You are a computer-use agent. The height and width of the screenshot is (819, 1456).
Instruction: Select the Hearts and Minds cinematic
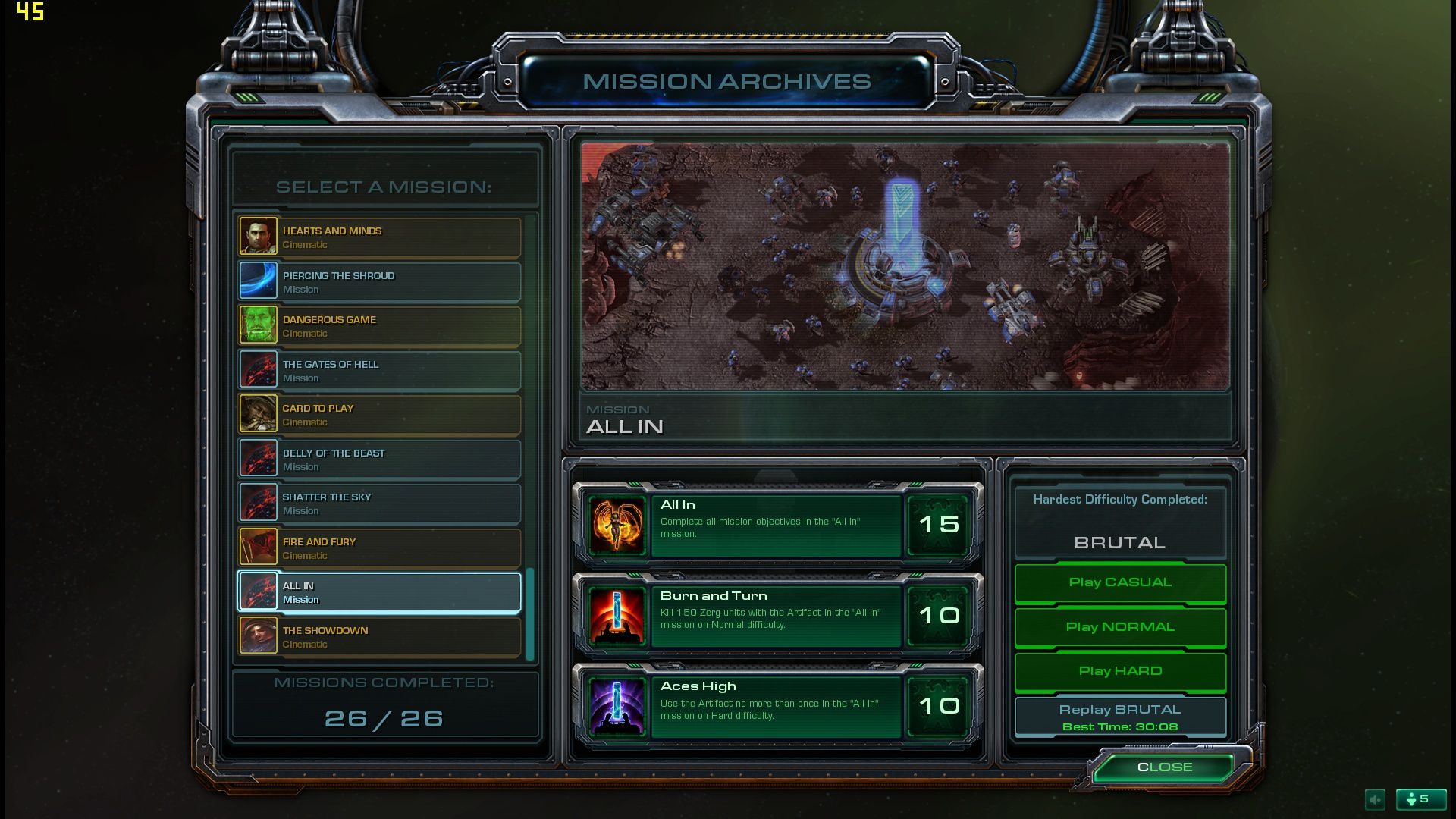coord(379,237)
